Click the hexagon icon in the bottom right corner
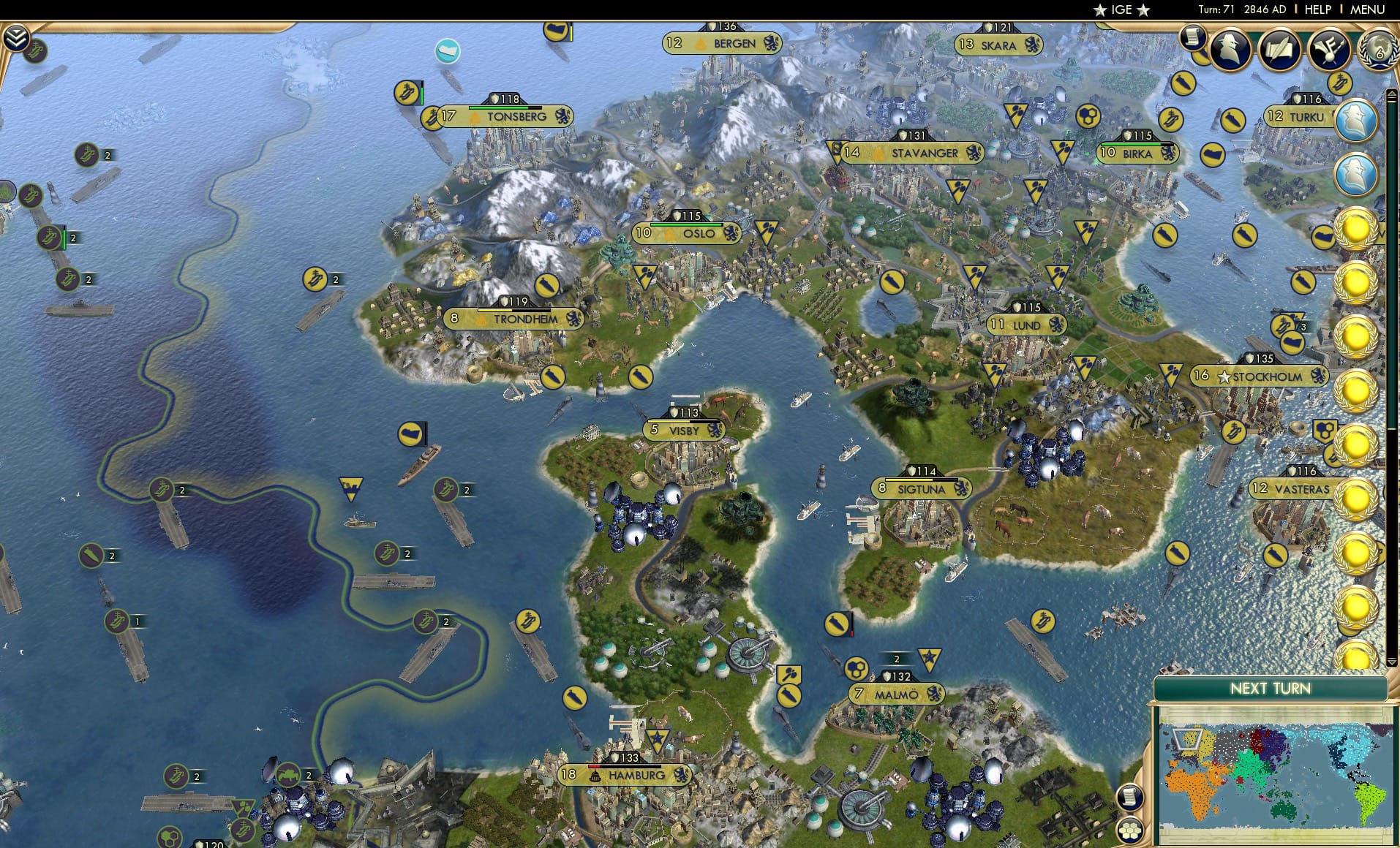Image resolution: width=1400 pixels, height=848 pixels. click(x=1129, y=829)
